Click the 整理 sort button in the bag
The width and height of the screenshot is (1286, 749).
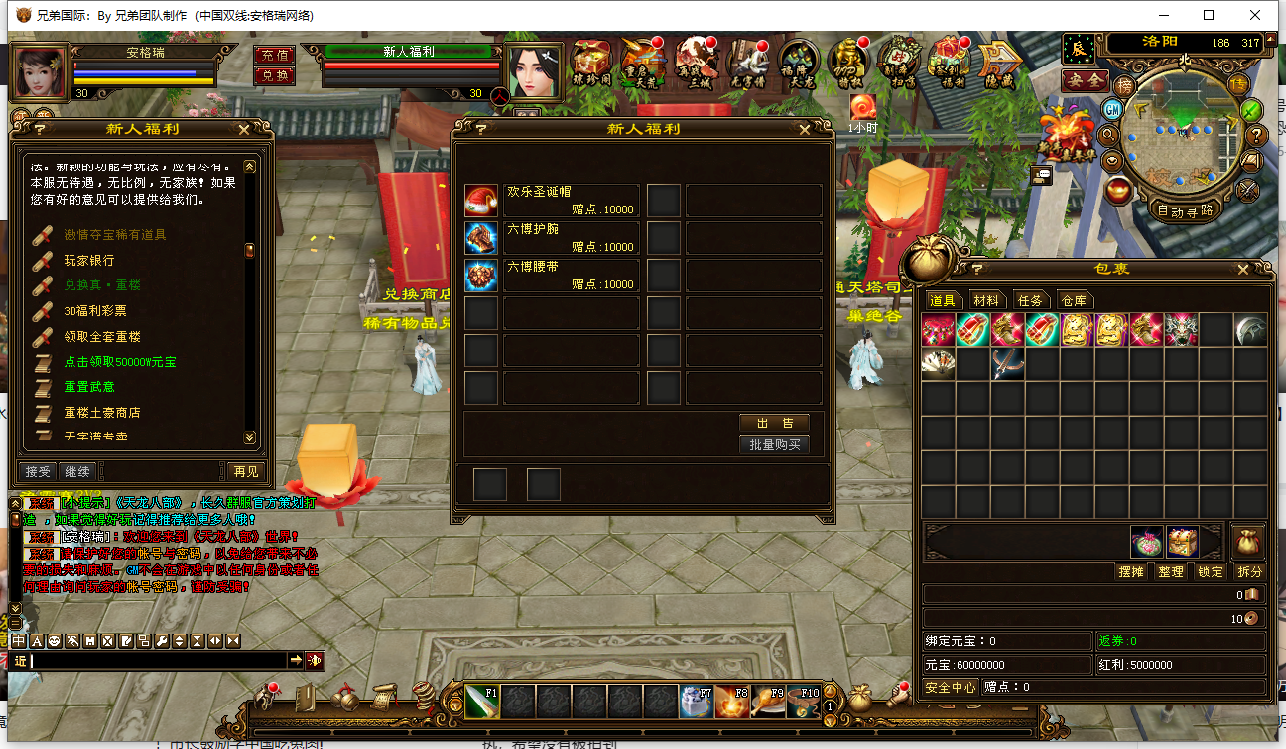pos(1170,572)
